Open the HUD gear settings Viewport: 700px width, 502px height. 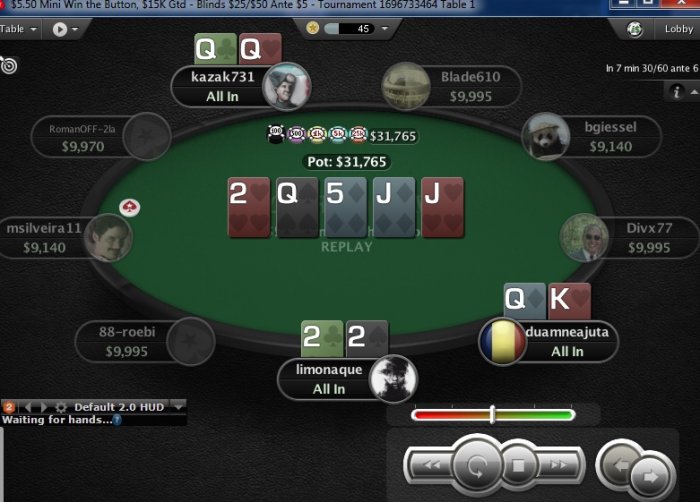[61, 407]
